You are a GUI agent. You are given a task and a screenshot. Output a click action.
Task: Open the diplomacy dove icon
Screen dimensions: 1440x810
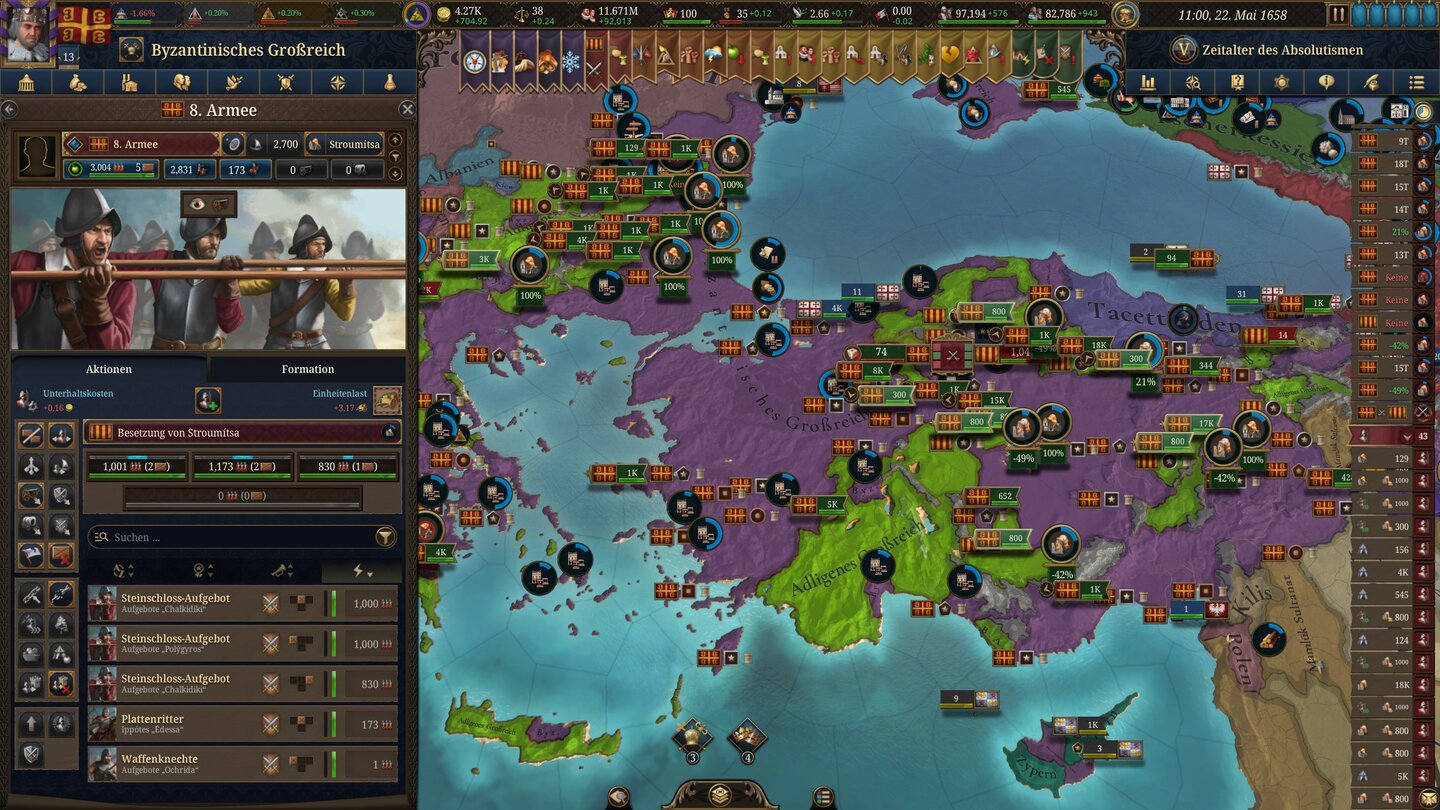point(236,82)
